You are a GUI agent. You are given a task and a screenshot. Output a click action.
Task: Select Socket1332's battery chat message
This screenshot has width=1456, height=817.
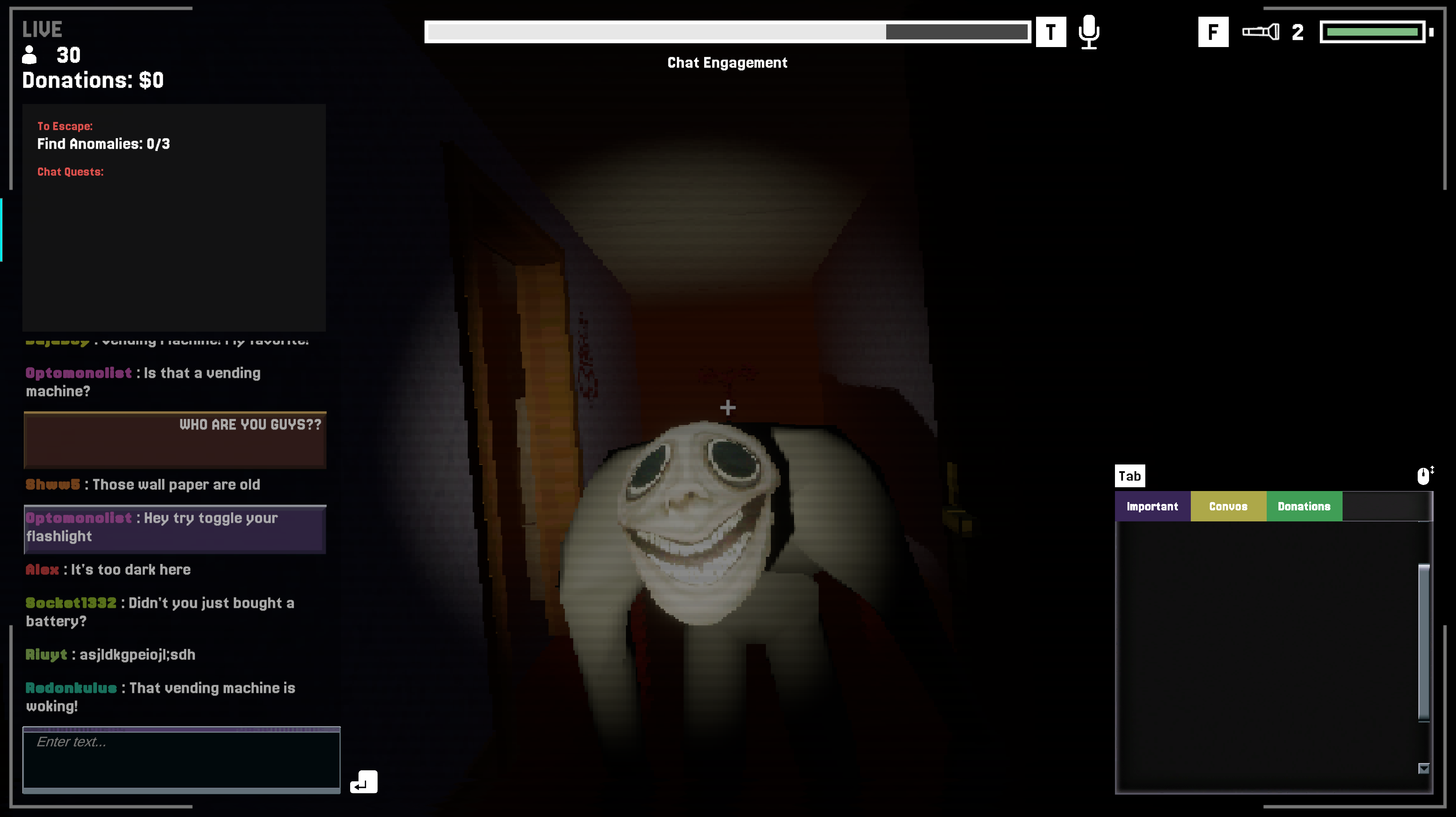pyautogui.click(x=160, y=612)
